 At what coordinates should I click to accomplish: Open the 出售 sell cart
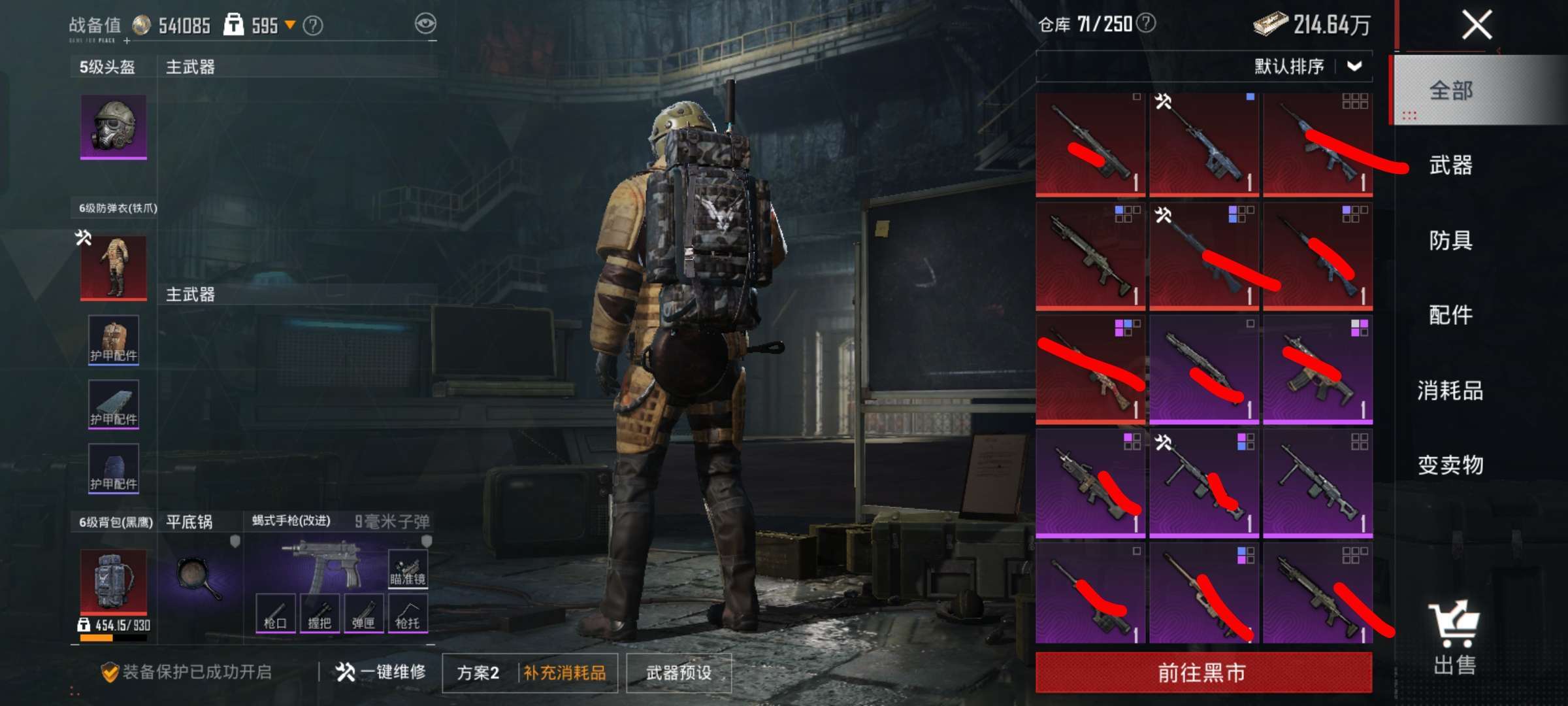(x=1454, y=637)
